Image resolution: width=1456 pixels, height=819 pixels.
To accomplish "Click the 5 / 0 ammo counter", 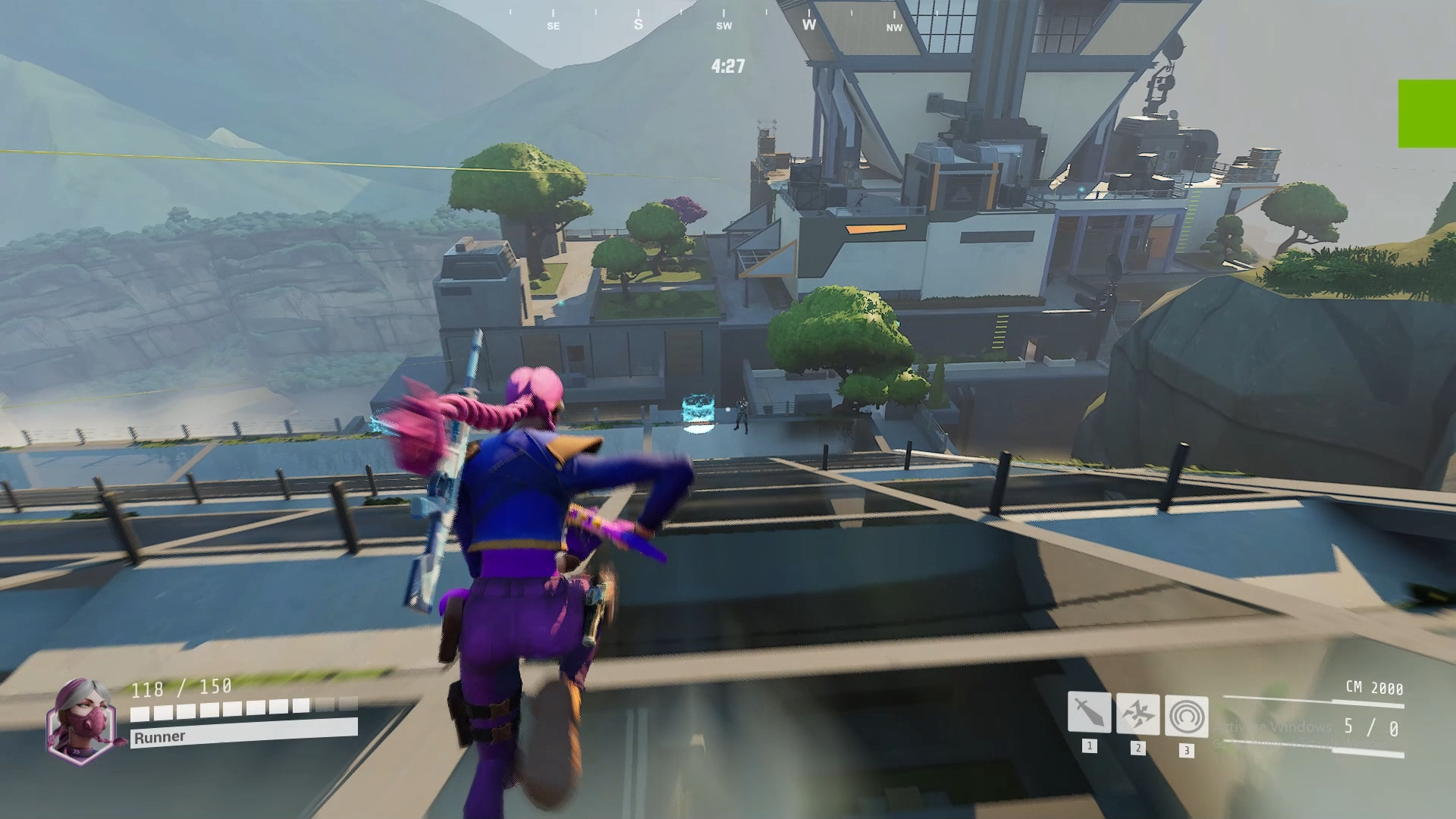I will point(1370,726).
